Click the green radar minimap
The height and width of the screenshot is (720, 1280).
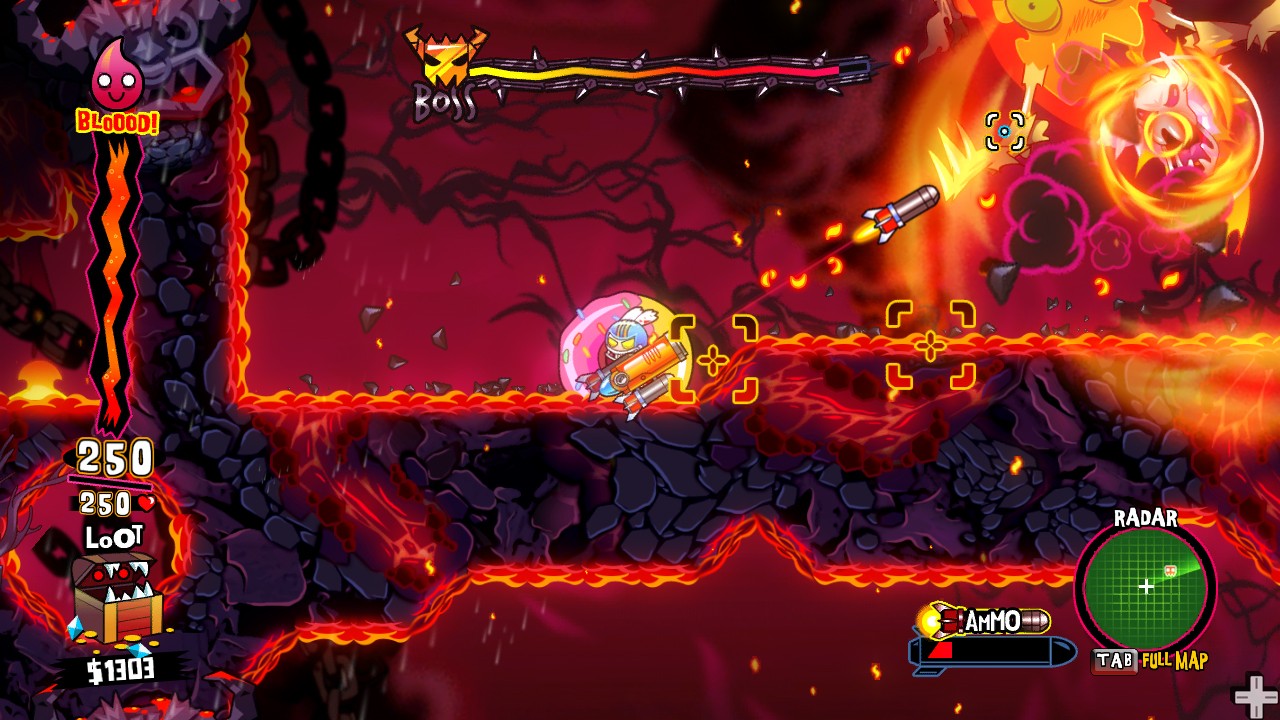click(1144, 587)
